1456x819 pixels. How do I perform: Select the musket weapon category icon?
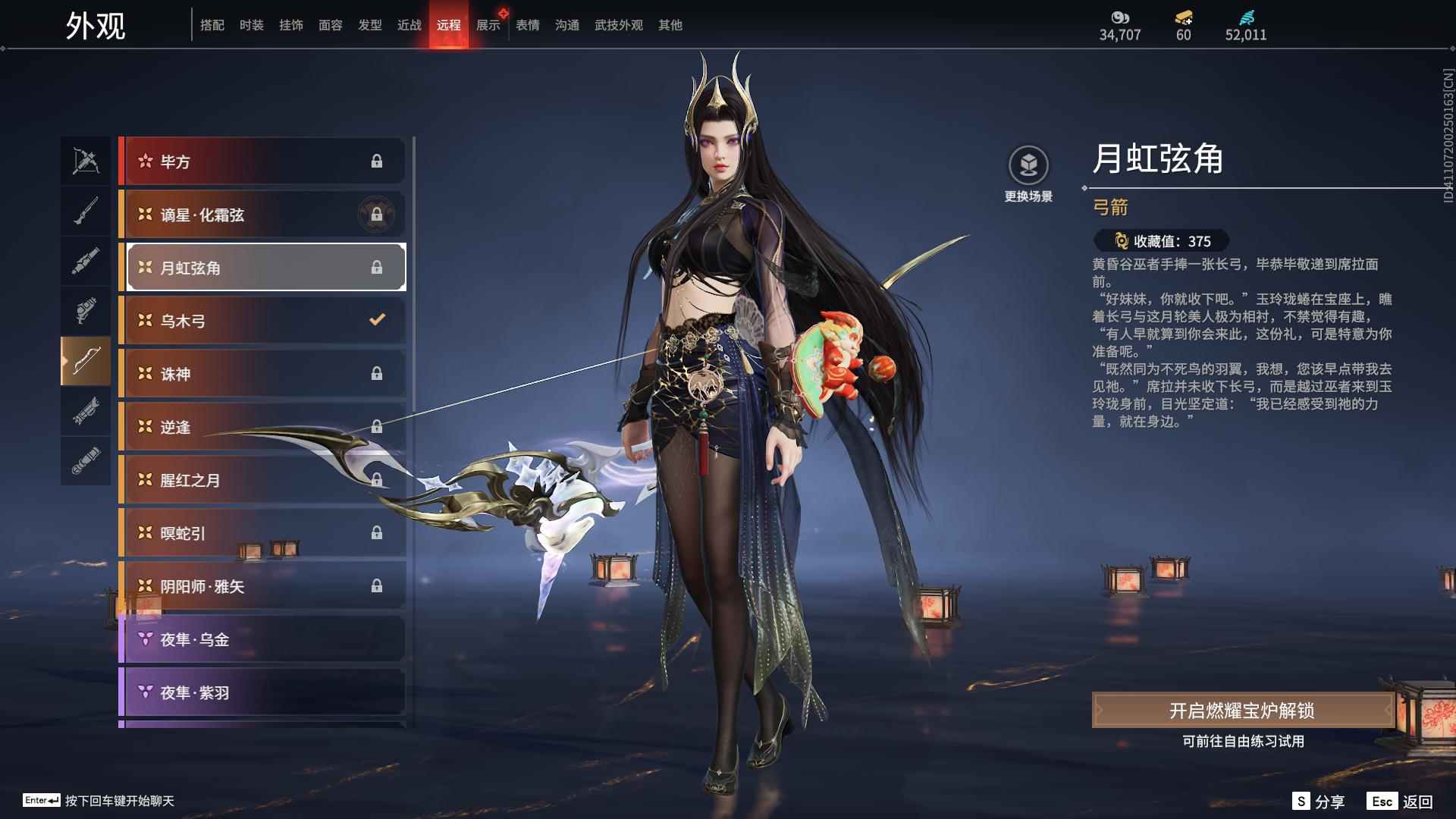click(86, 210)
